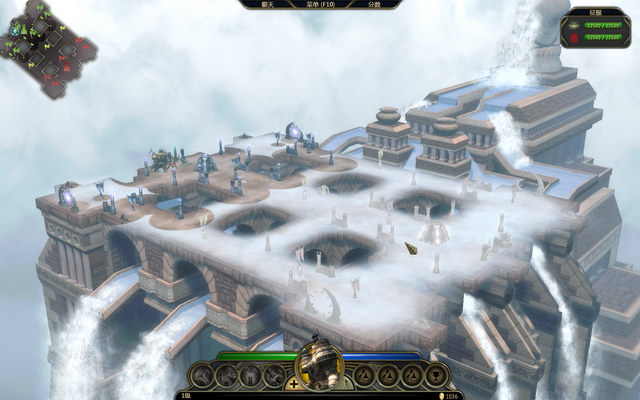
Task: Open the 菜单 (F10) menu
Action: [321, 5]
